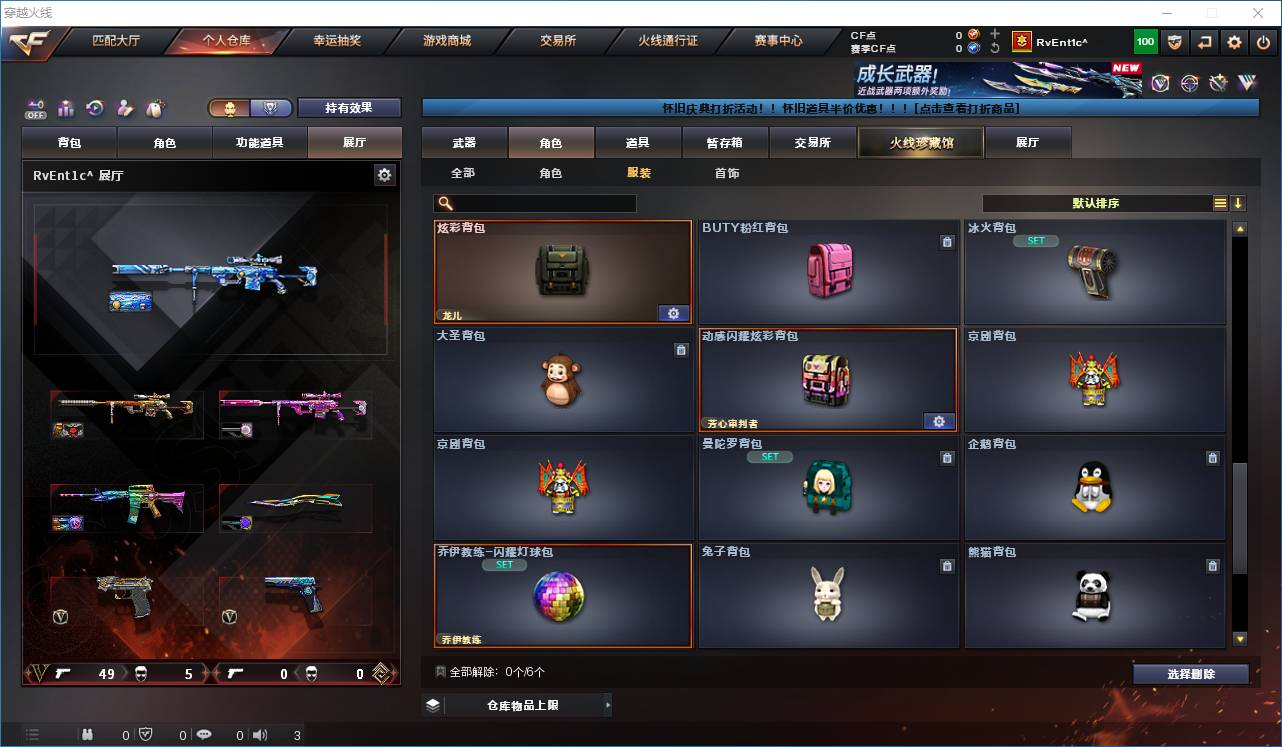Expand the 仓库物品上限 arrow
The image size is (1282, 747).
[x=607, y=704]
